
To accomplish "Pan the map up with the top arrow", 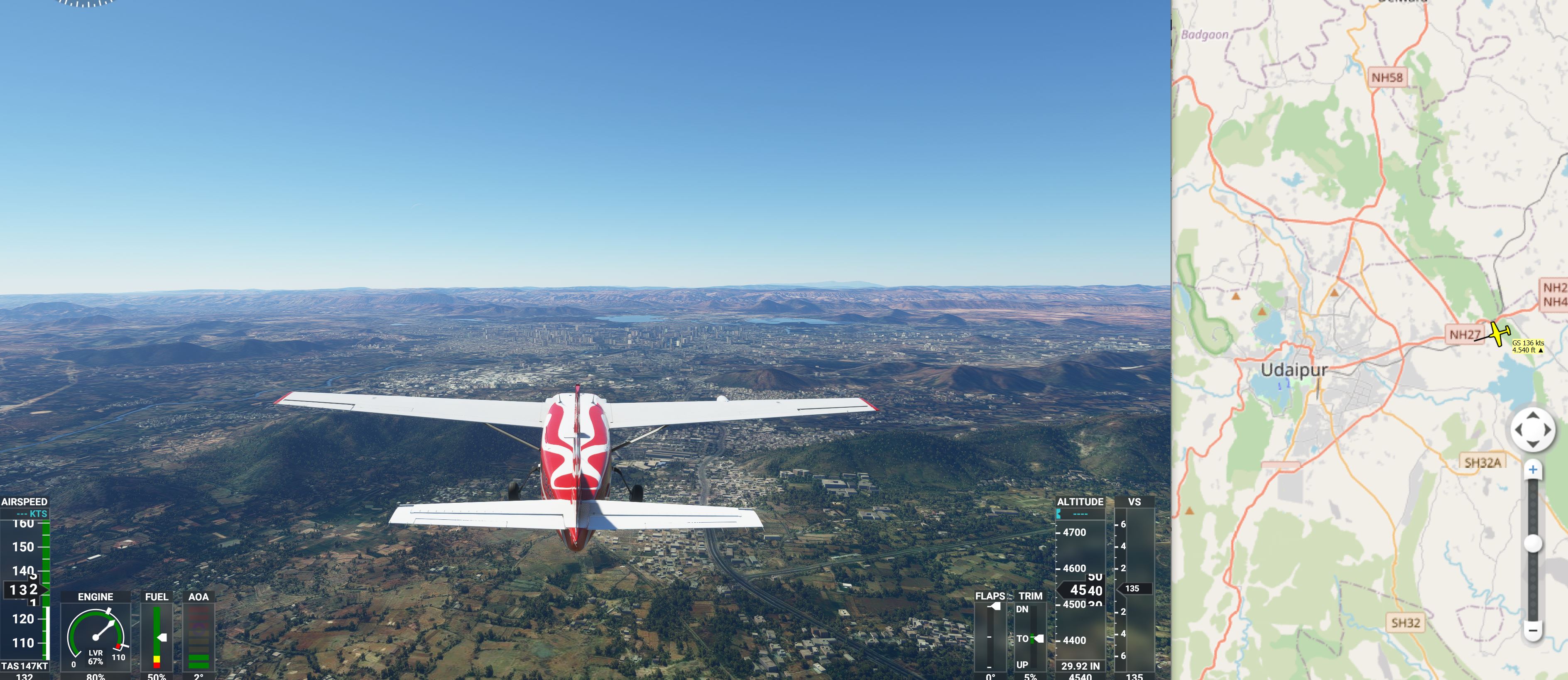I will tap(1533, 415).
